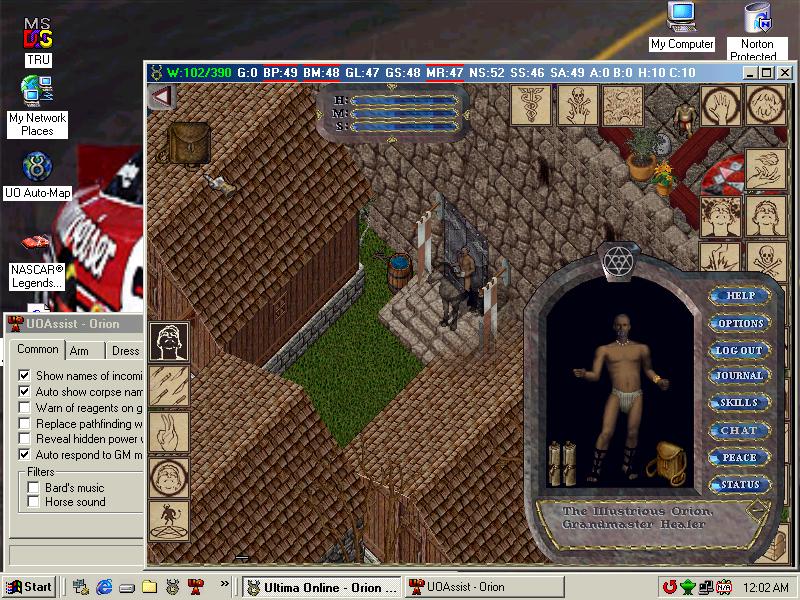Click the Log Out button
The image size is (800, 600).
tap(740, 350)
